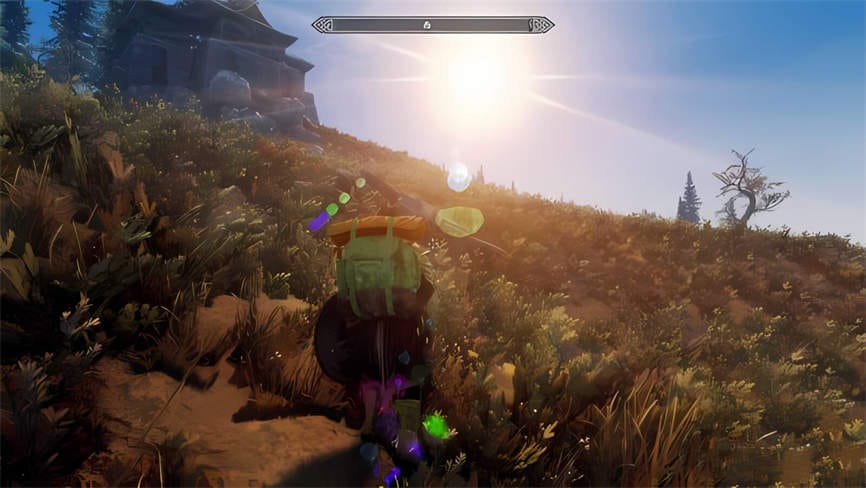Click the location marker on the compass bar
Image resolution: width=866 pixels, height=488 pixels.
pyautogui.click(x=427, y=24)
